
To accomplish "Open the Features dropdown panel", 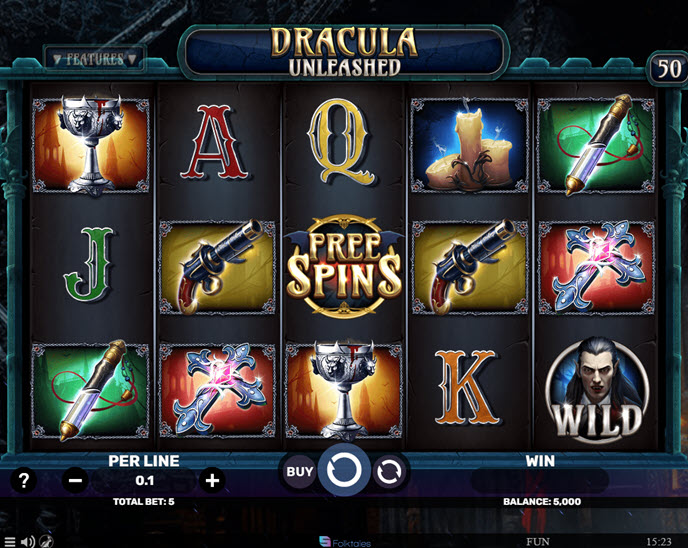I will (x=95, y=60).
